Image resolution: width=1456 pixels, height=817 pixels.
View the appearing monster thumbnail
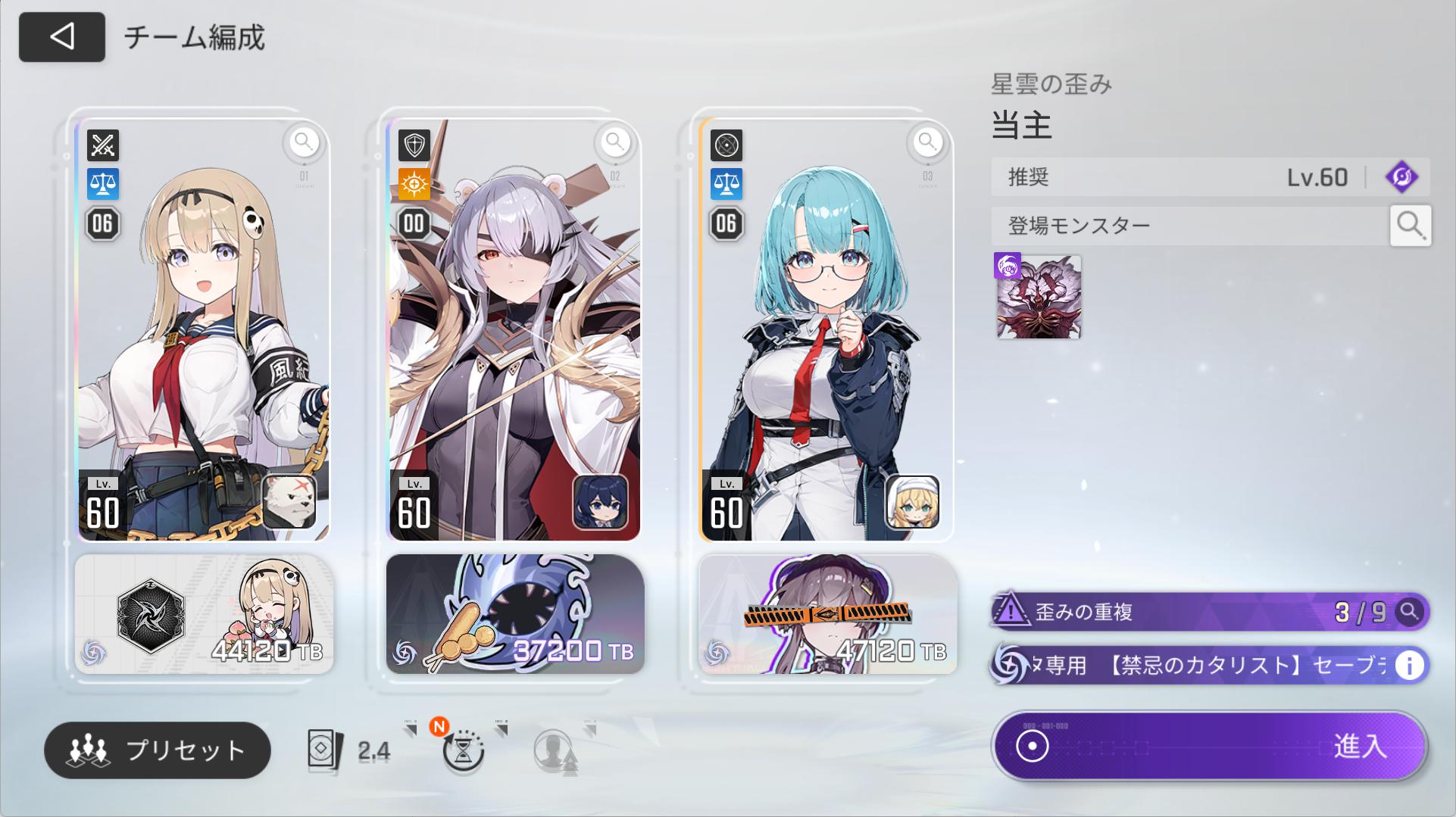(1038, 297)
